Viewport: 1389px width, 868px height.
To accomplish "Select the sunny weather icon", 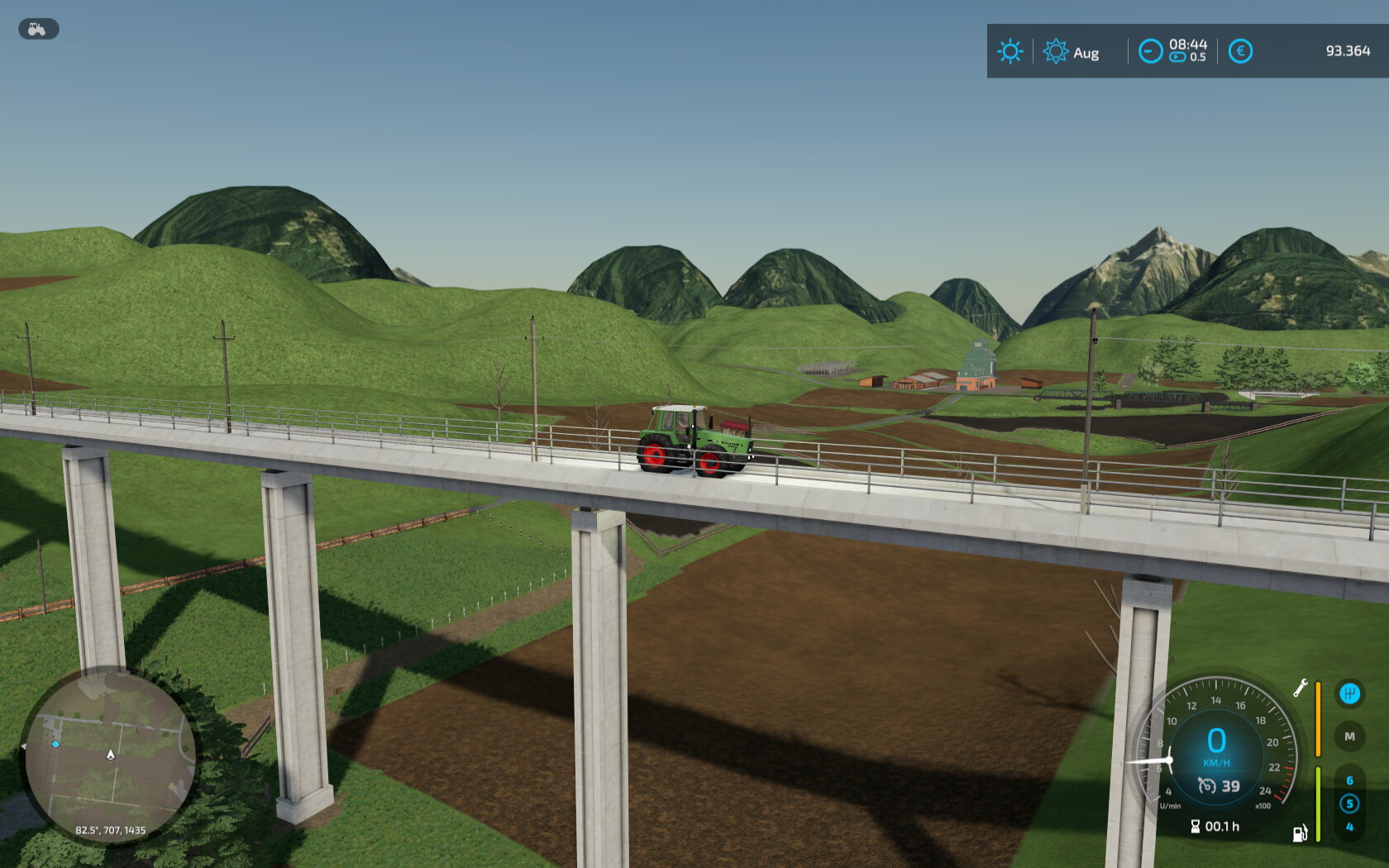I will pos(1010,51).
